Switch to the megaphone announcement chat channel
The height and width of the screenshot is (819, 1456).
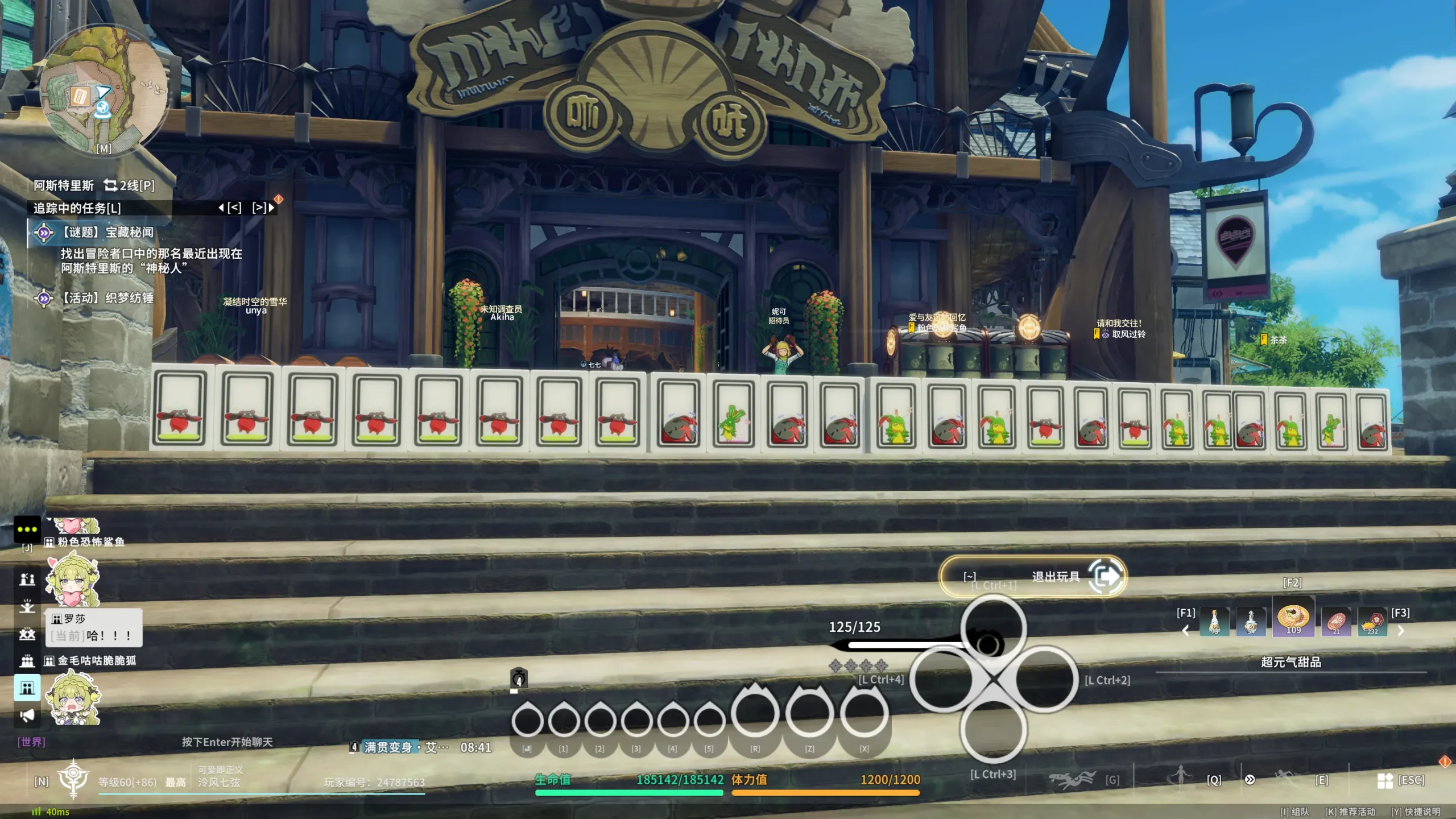coord(27,715)
